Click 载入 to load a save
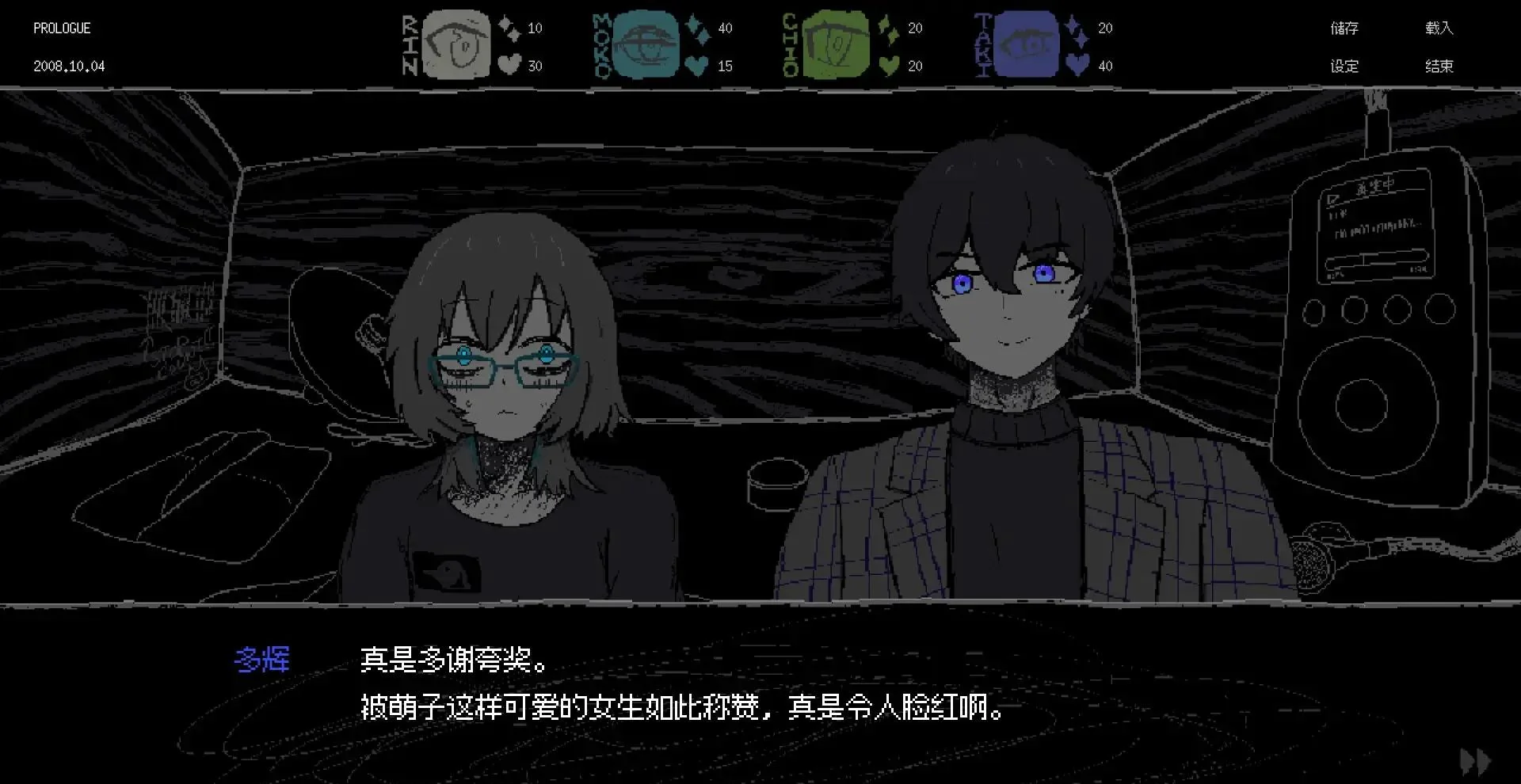The width and height of the screenshot is (1521, 784). [x=1439, y=28]
